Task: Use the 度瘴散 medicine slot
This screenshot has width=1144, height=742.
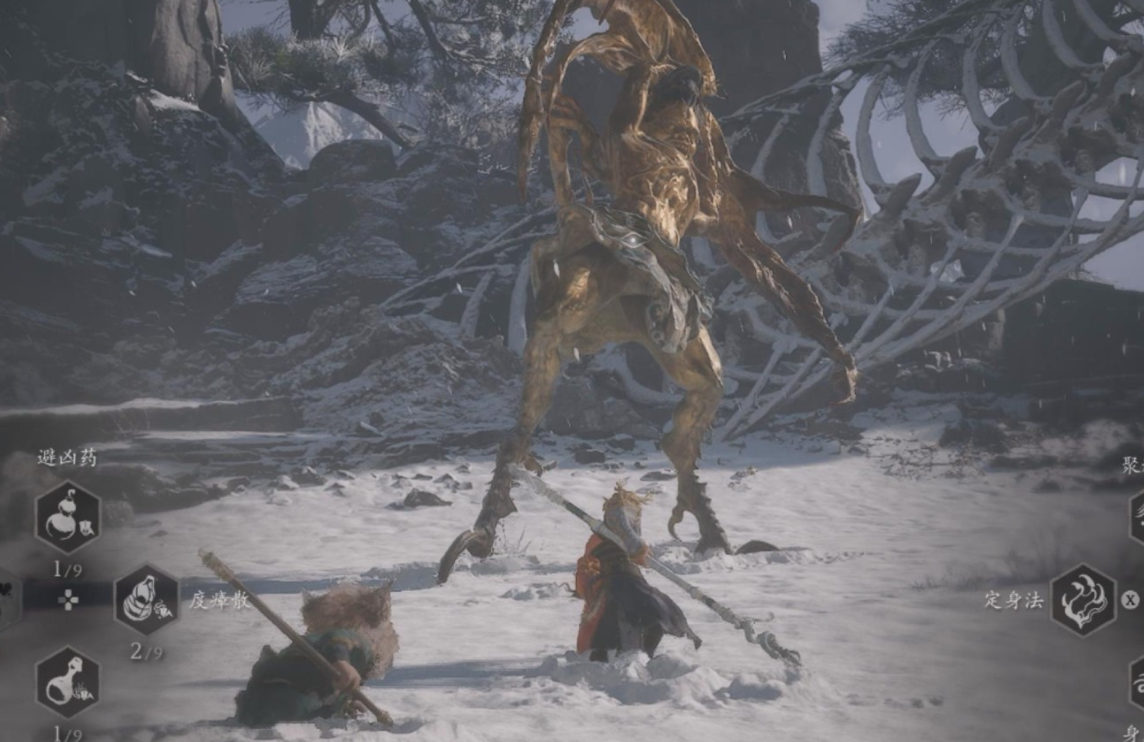Action: 146,599
